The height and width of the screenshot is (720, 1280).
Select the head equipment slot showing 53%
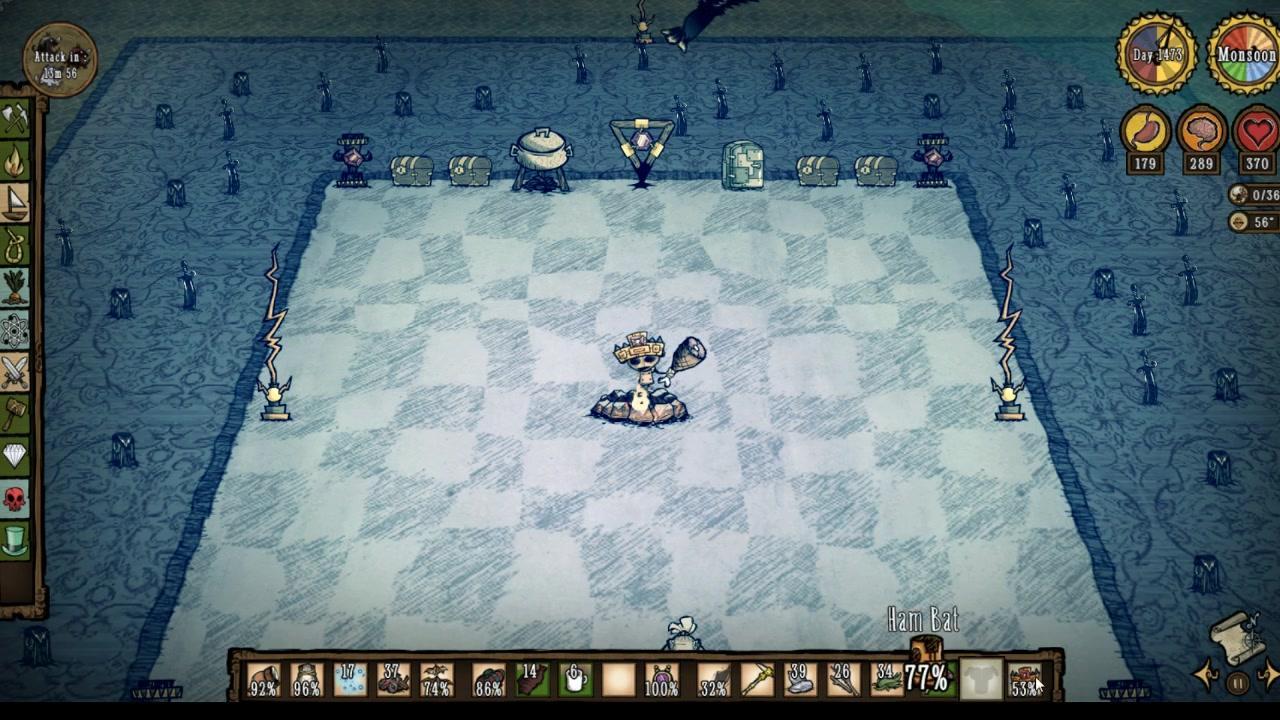coord(1023,680)
